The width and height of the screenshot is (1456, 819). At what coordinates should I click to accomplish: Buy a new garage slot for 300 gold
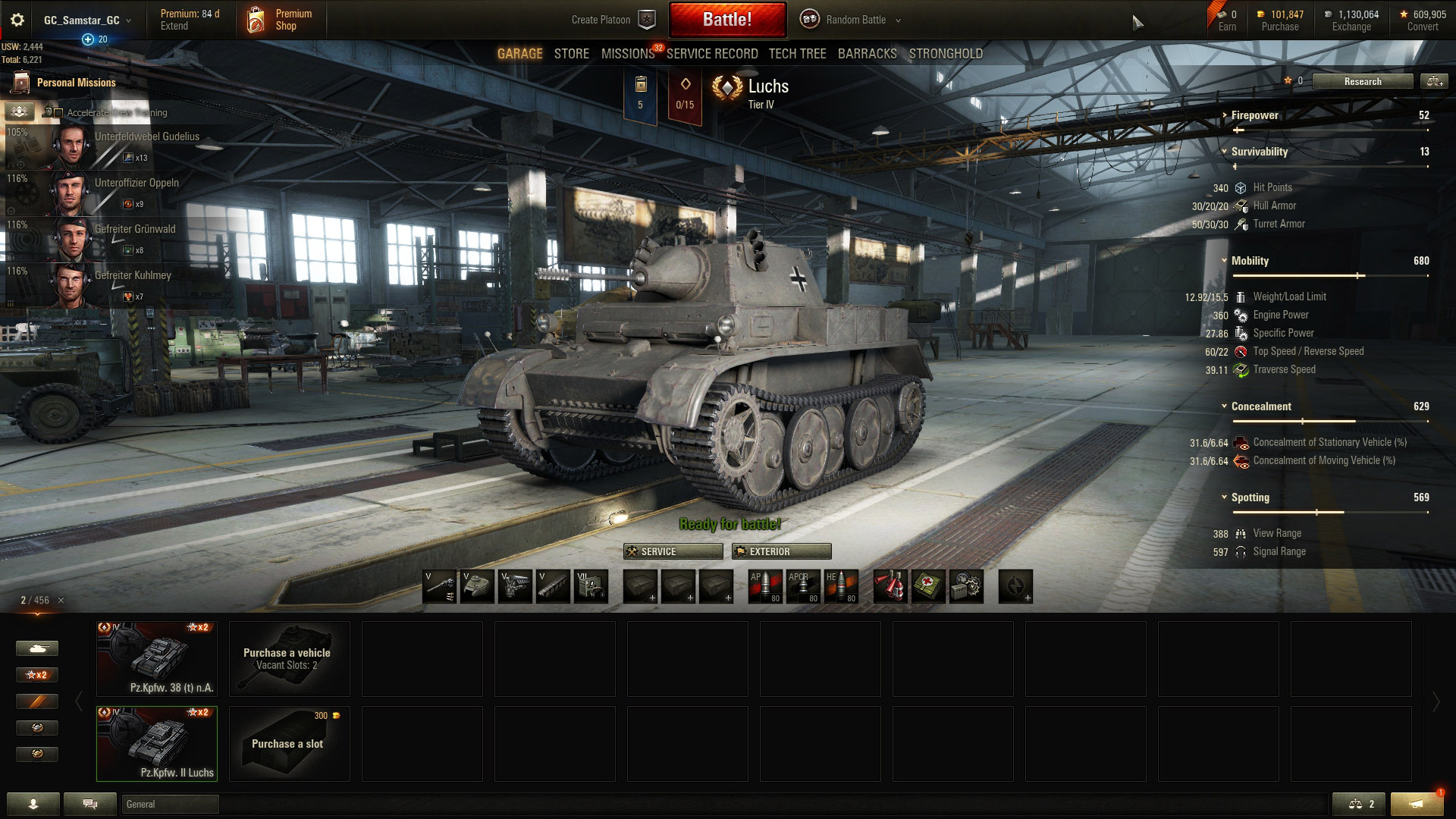tap(289, 744)
